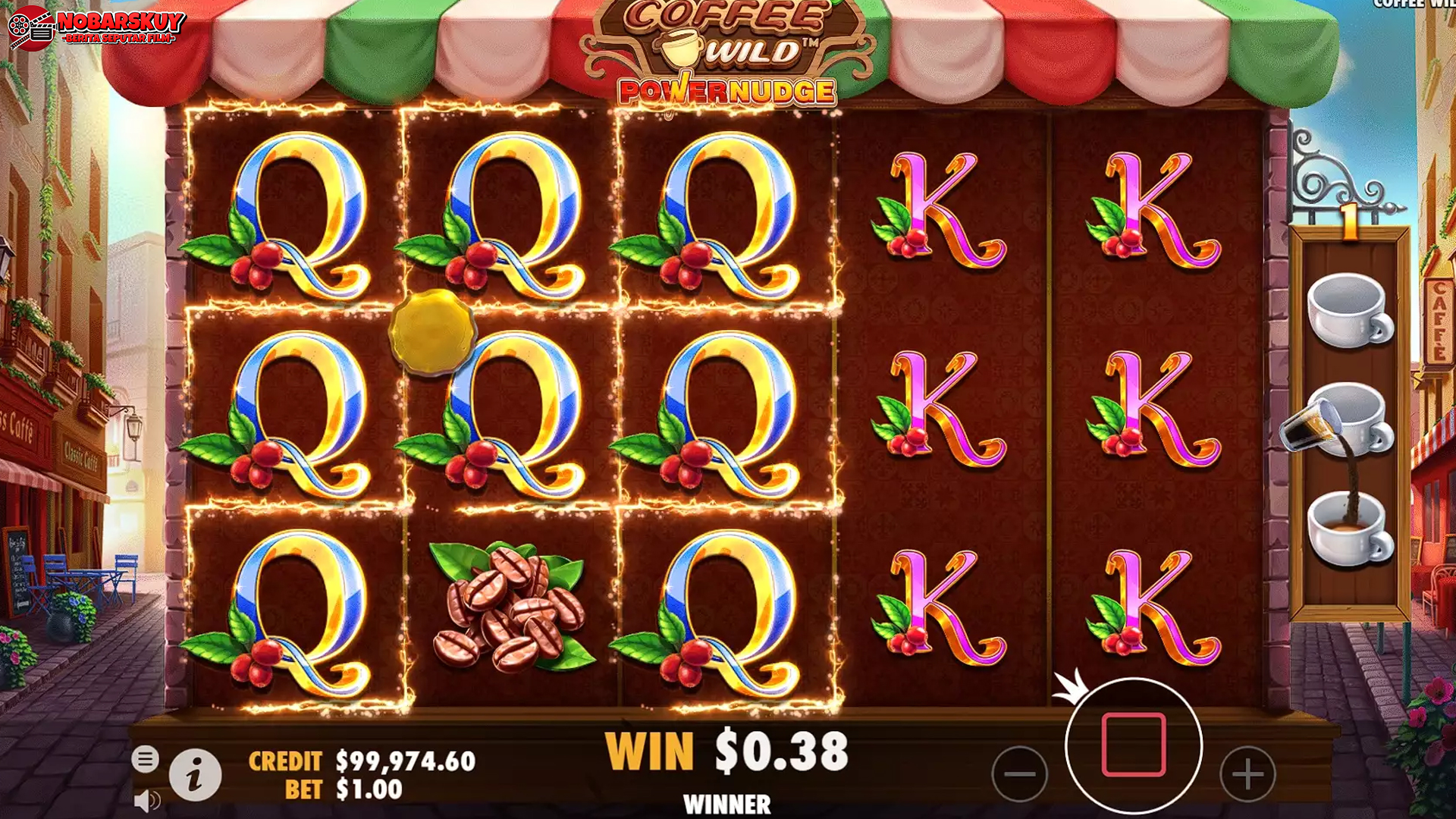Increase the bet with the plus button
This screenshot has width=1456, height=819.
[x=1247, y=773]
